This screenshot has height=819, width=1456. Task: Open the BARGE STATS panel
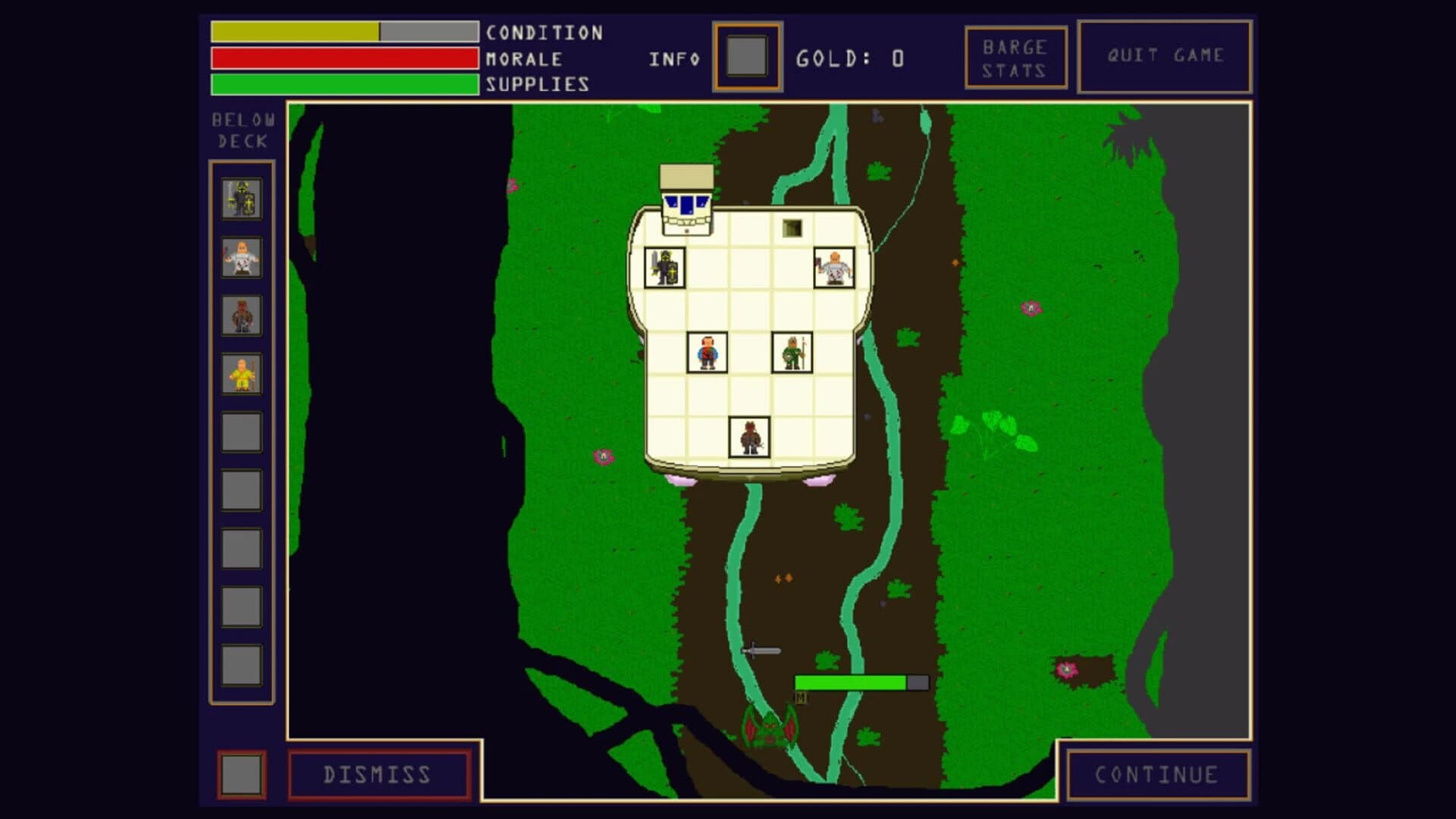[x=1015, y=55]
